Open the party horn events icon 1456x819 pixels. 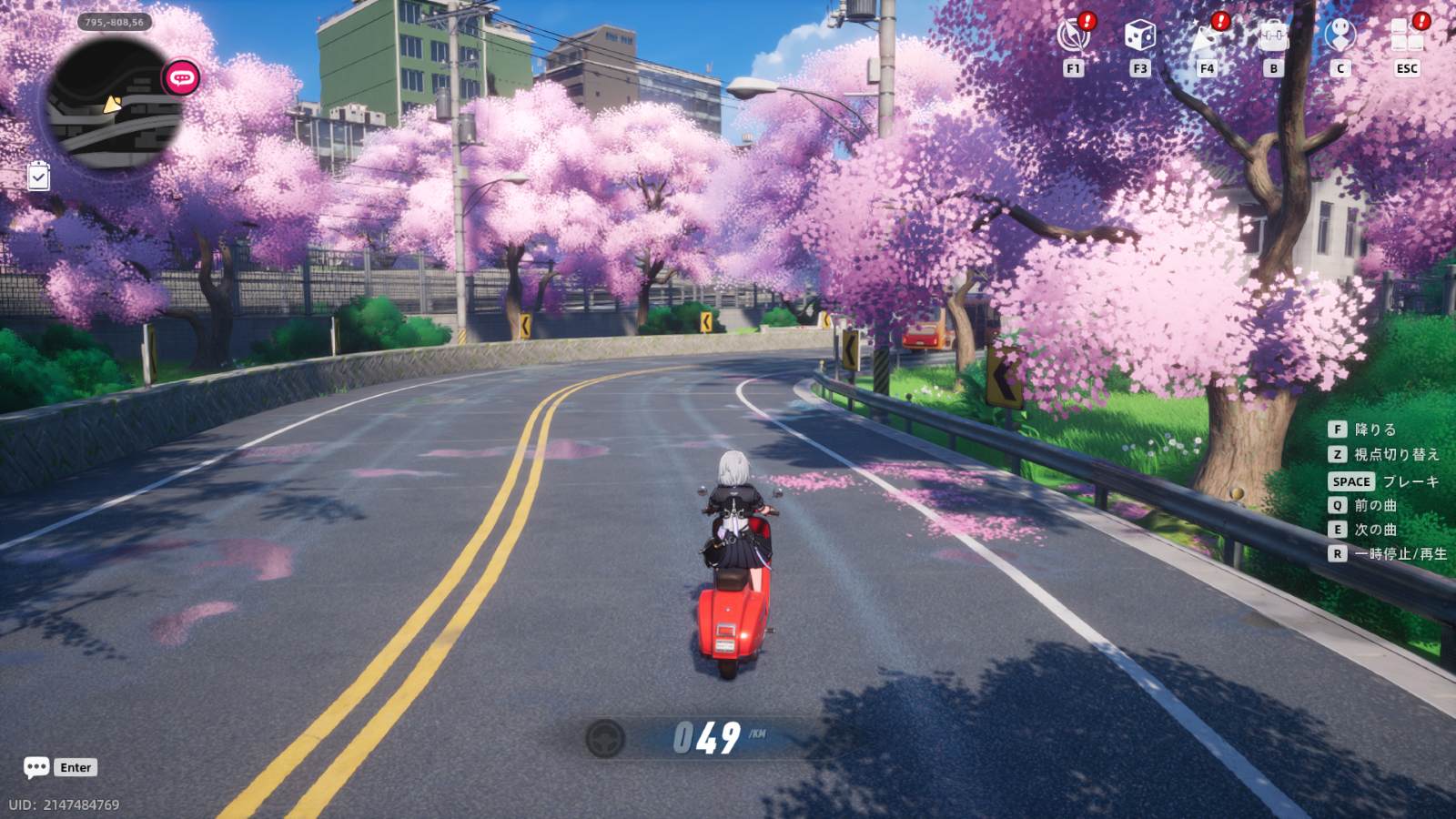pyautogui.click(x=1206, y=36)
